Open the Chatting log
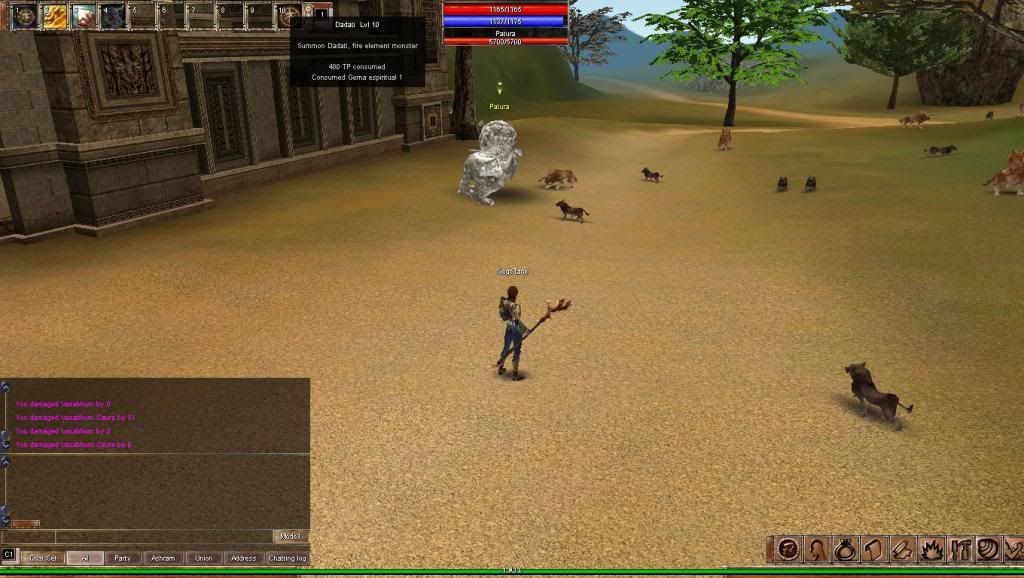Screen dimensions: 1024x578 (287, 558)
